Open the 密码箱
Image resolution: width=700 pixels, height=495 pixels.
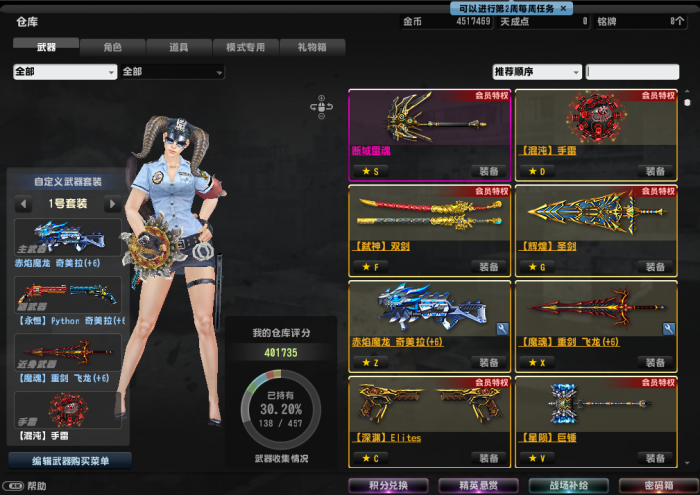pyautogui.click(x=653, y=485)
